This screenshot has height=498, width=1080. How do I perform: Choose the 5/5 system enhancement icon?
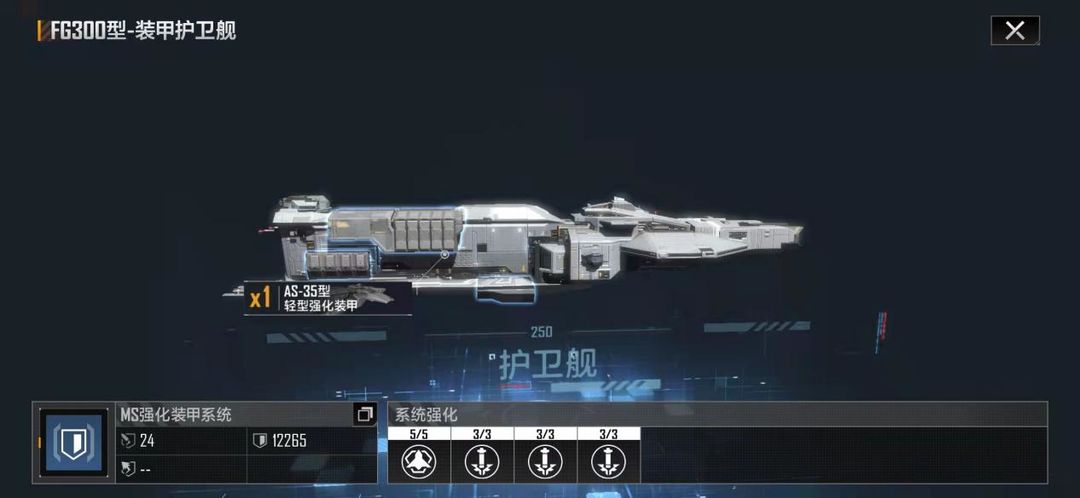(x=419, y=462)
